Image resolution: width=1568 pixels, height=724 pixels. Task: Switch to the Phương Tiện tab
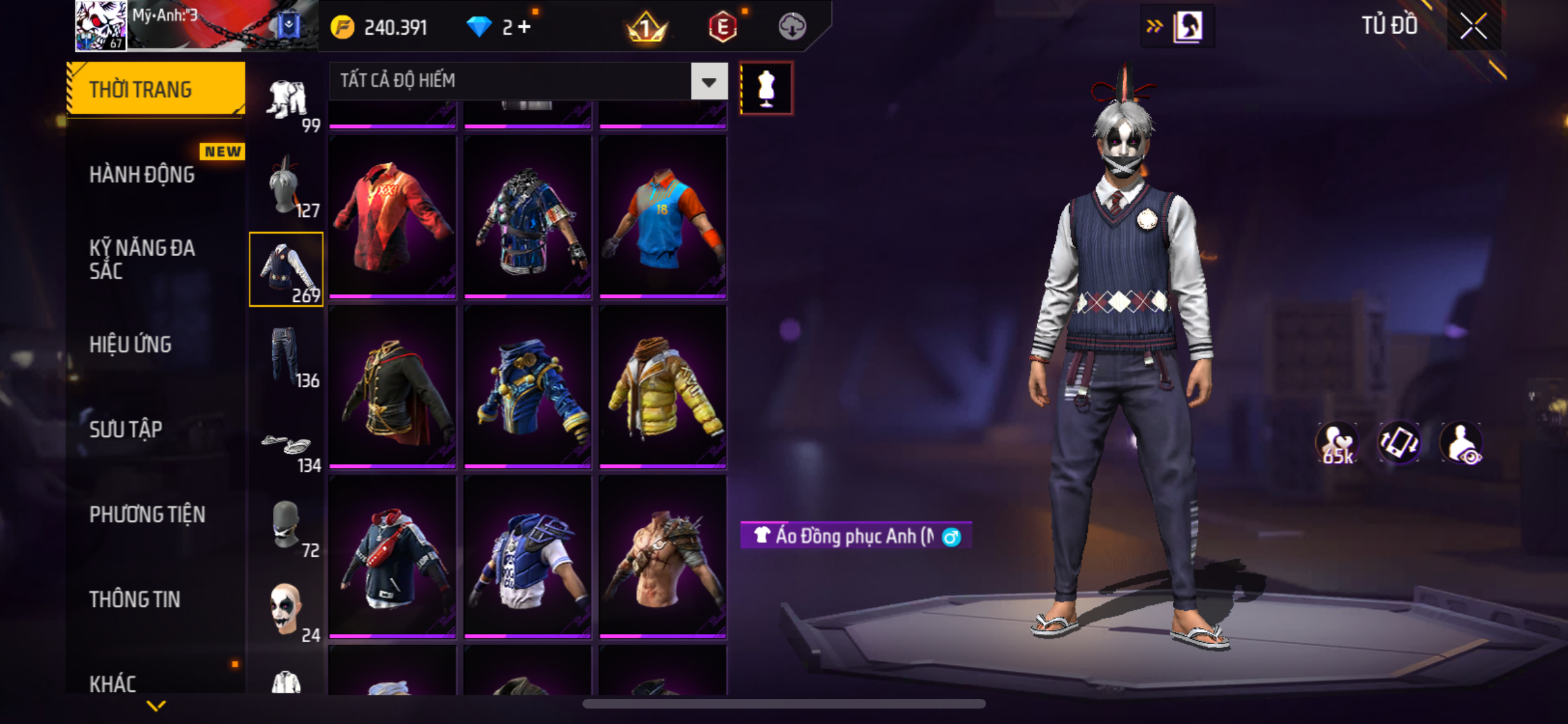(x=147, y=514)
